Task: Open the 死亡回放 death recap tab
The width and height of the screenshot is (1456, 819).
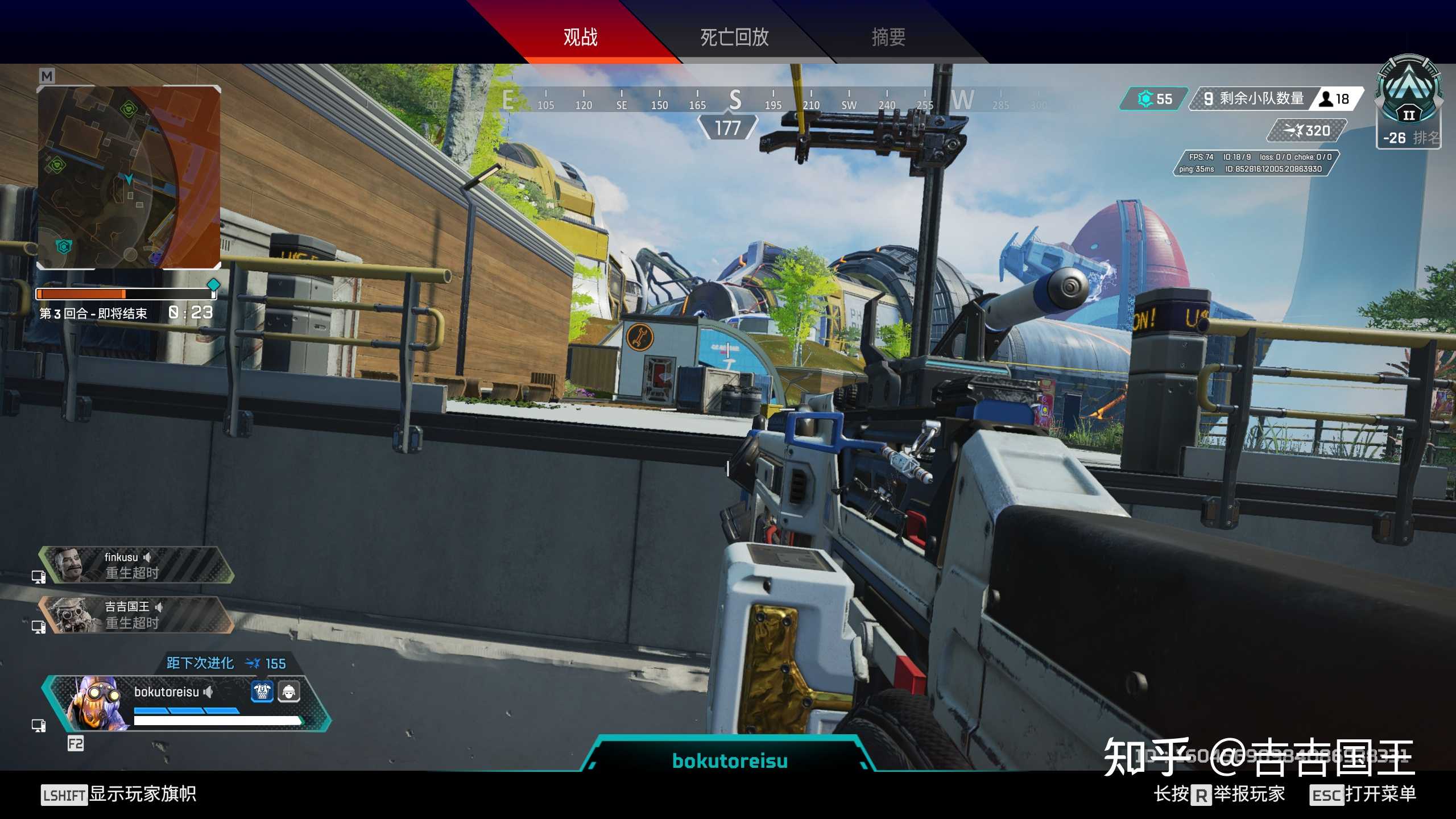Action: click(x=734, y=38)
